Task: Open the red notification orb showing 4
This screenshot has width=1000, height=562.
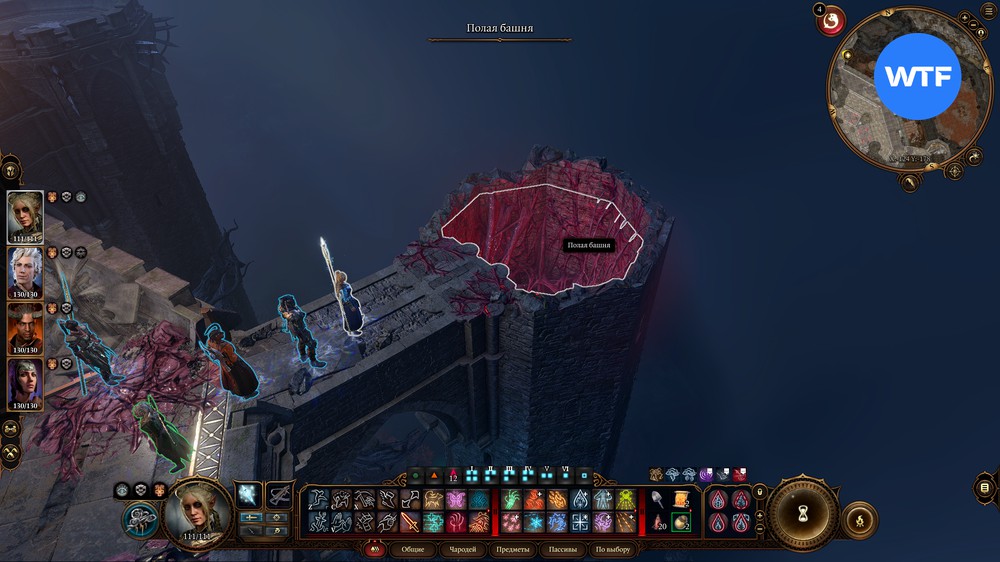Action: click(831, 20)
